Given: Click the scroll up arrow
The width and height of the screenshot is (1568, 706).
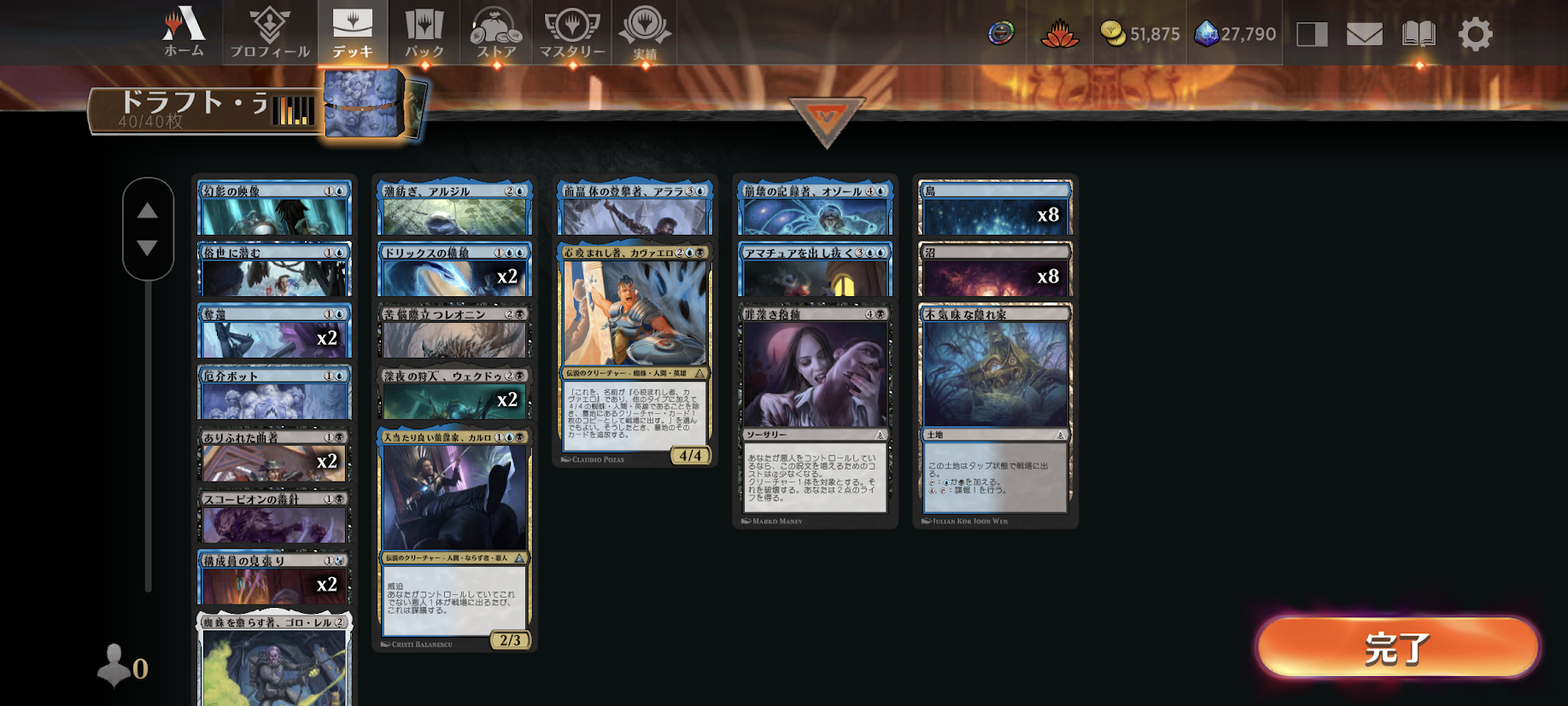Looking at the screenshot, I should point(148,210).
